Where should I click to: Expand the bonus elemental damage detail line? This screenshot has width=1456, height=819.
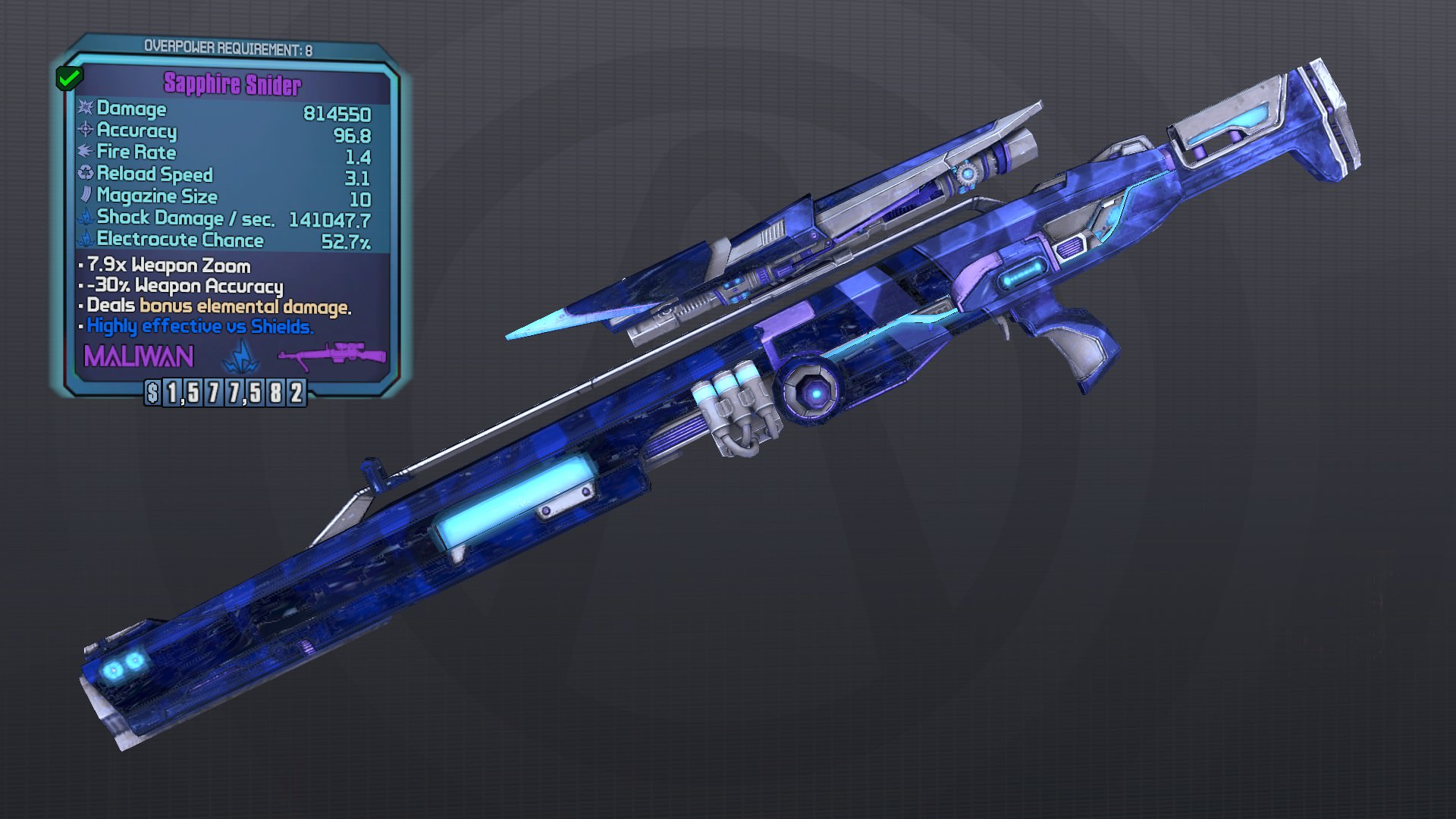tap(215, 306)
